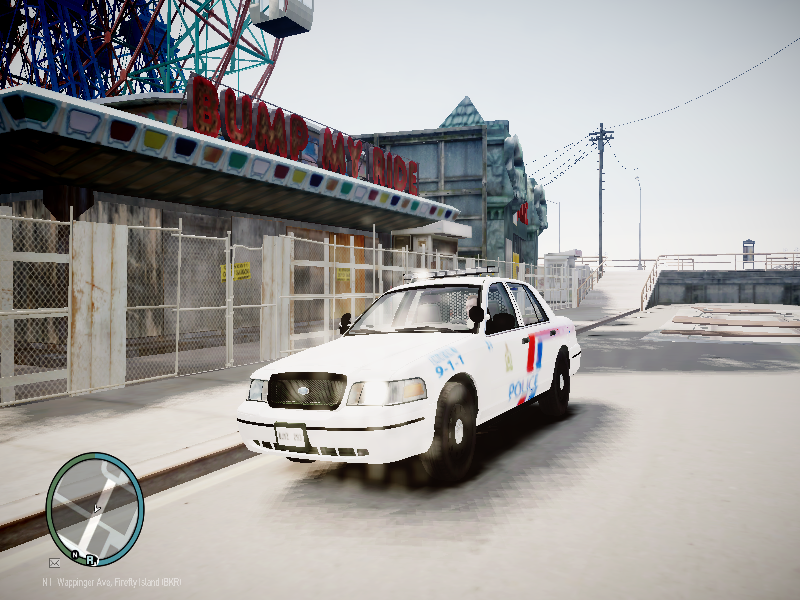Click the north N marker on the radar
Screen dimensions: 800x600
coord(75,554)
